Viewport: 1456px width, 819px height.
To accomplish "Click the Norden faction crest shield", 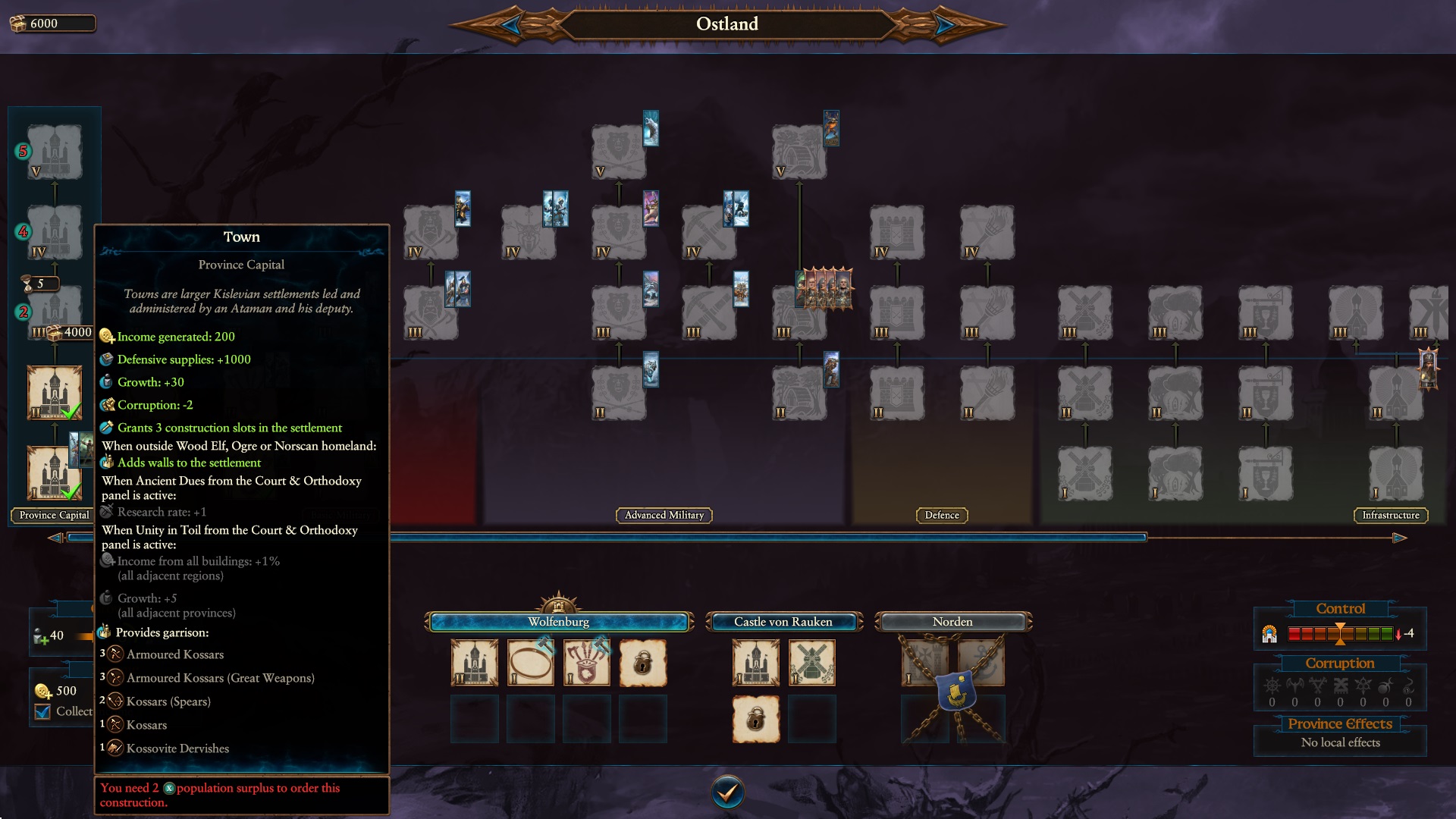I will (x=953, y=690).
